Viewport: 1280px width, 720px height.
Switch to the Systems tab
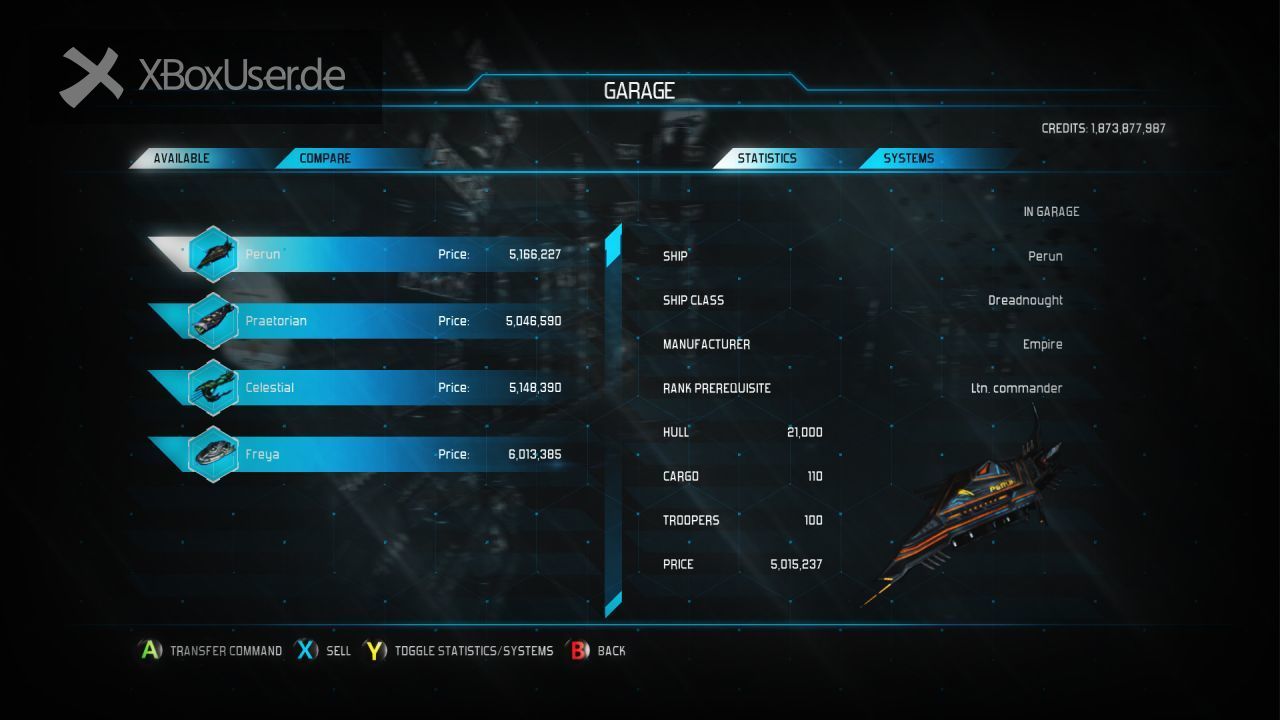908,158
